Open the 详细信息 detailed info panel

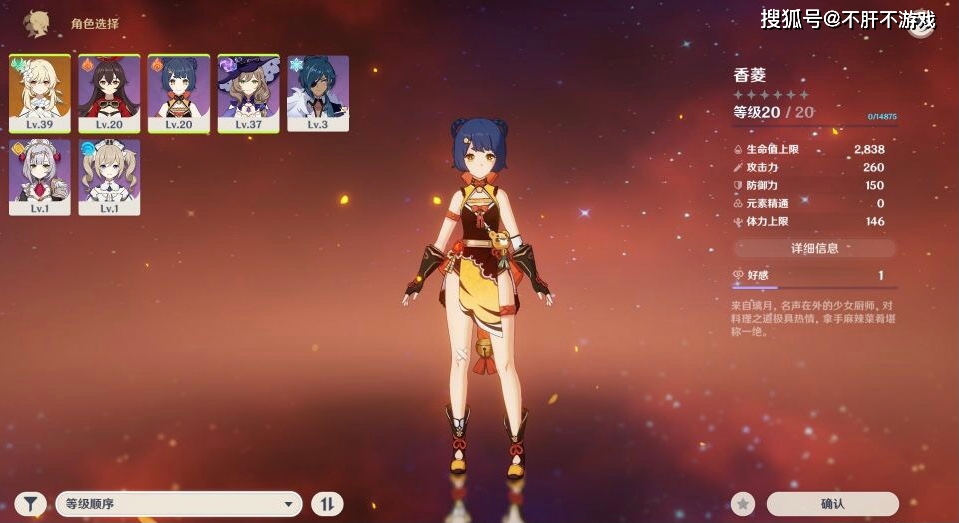(814, 248)
